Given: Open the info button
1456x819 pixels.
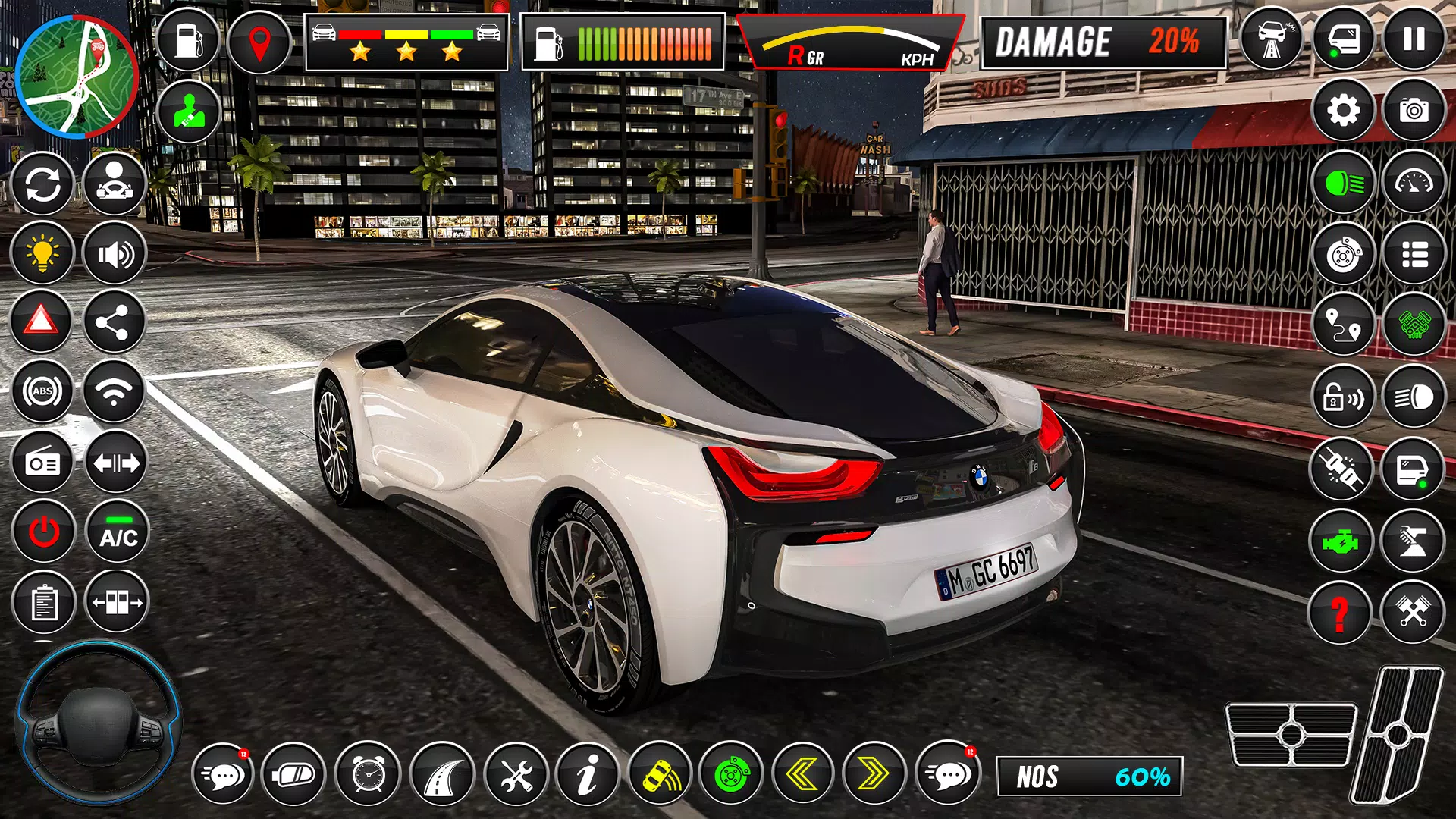Looking at the screenshot, I should coord(586,774).
